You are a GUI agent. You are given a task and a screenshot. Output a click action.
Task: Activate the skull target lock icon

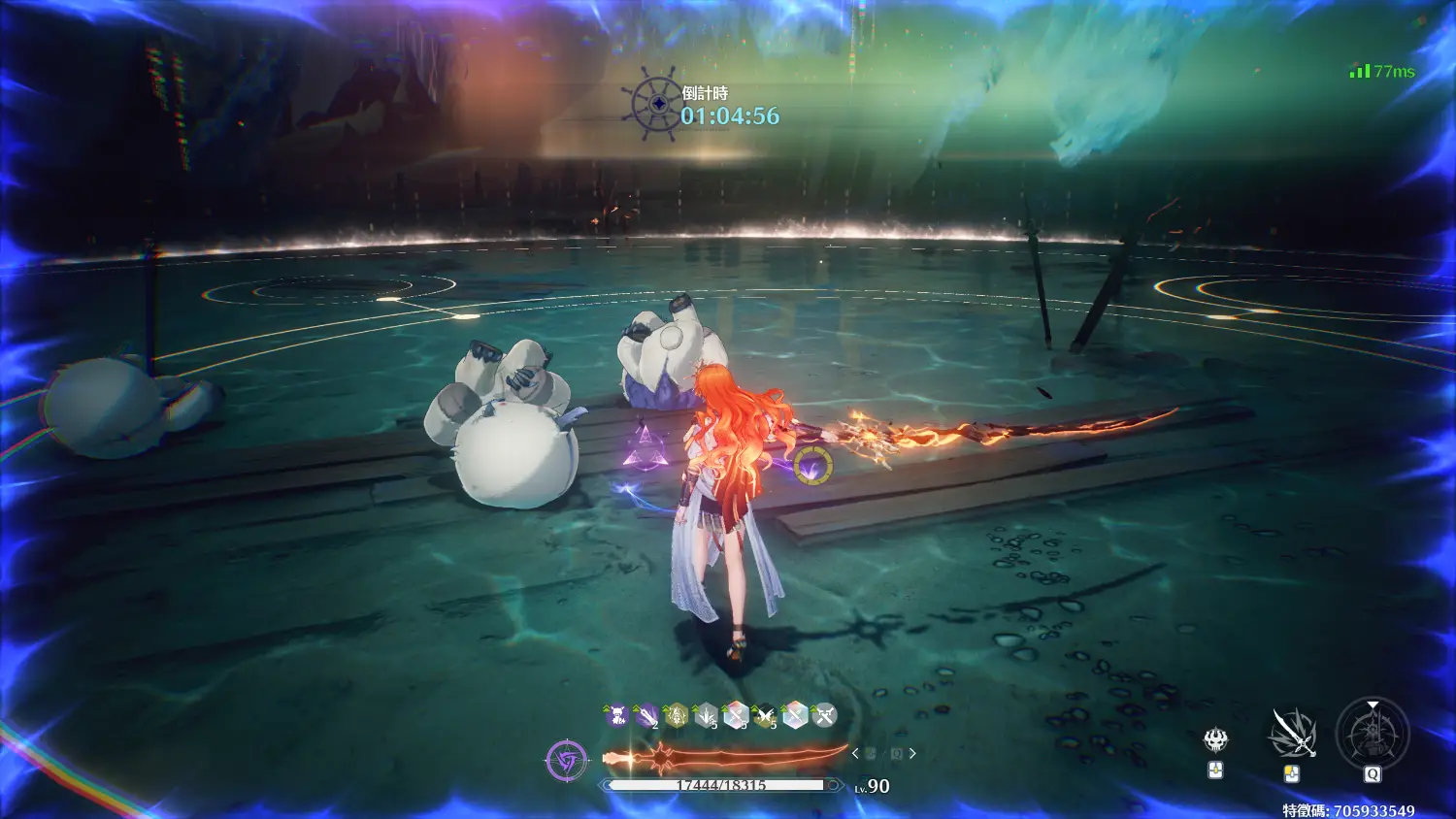coord(1215,740)
